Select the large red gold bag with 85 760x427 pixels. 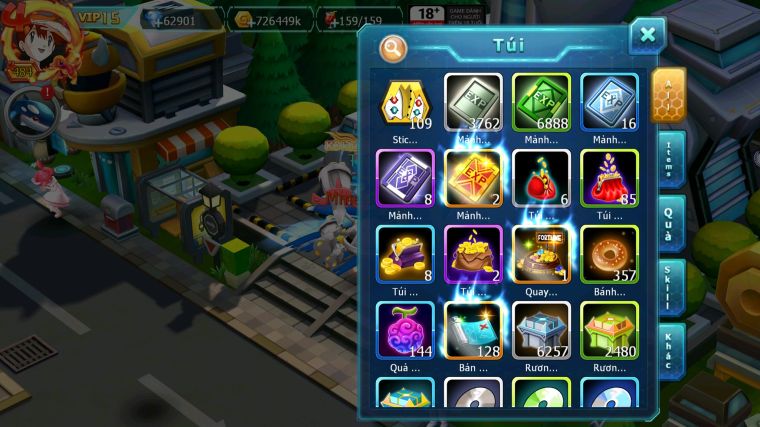click(x=609, y=178)
